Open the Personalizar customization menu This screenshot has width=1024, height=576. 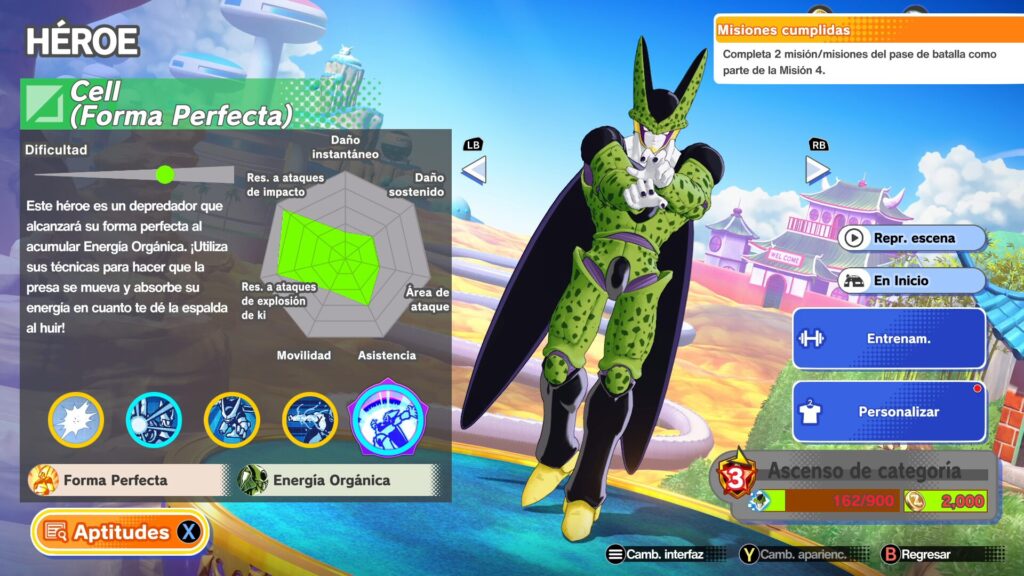[x=889, y=411]
